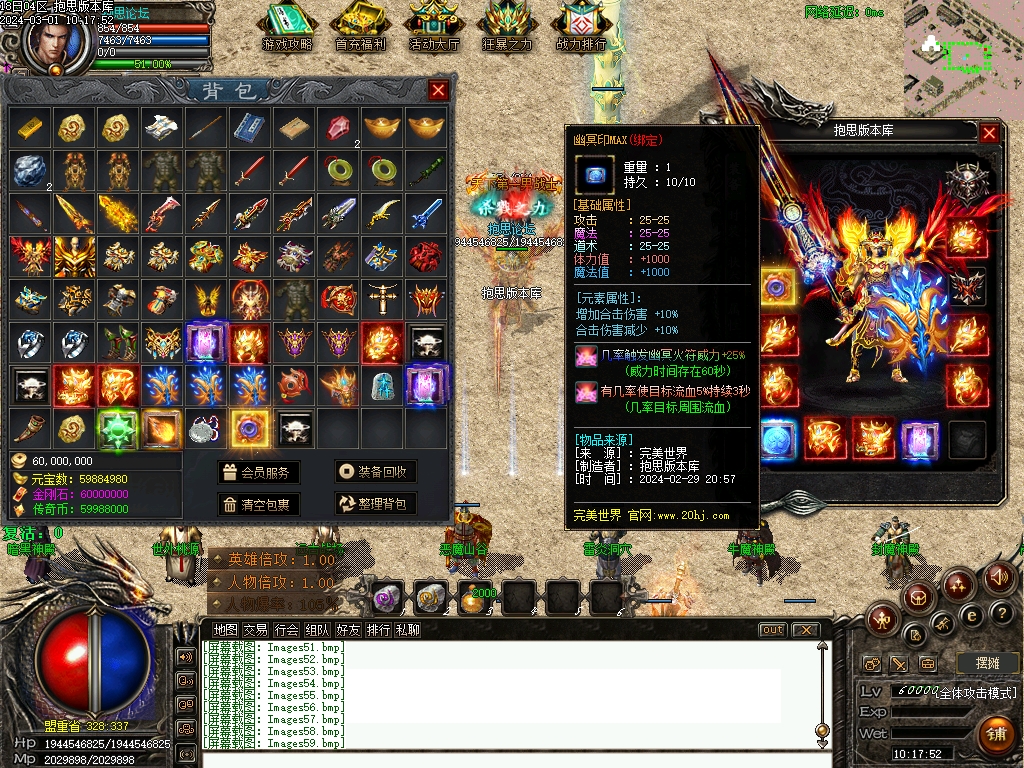The image size is (1024, 768).
Task: Switch to the 交易 trade chat tab
Action: (x=255, y=630)
